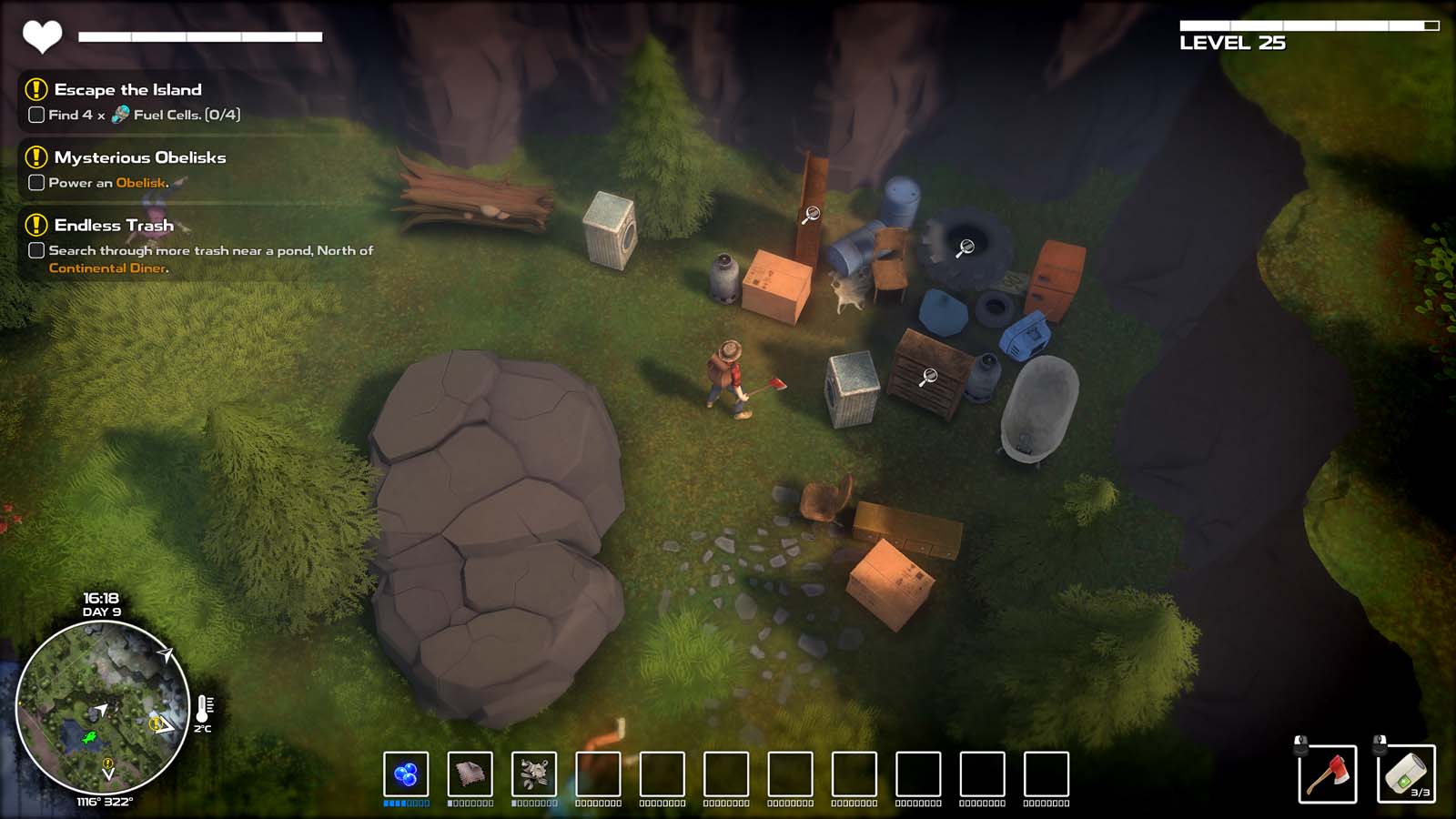This screenshot has height=819, width=1456.
Task: Click the green fish marker on minimap
Action: coord(90,737)
